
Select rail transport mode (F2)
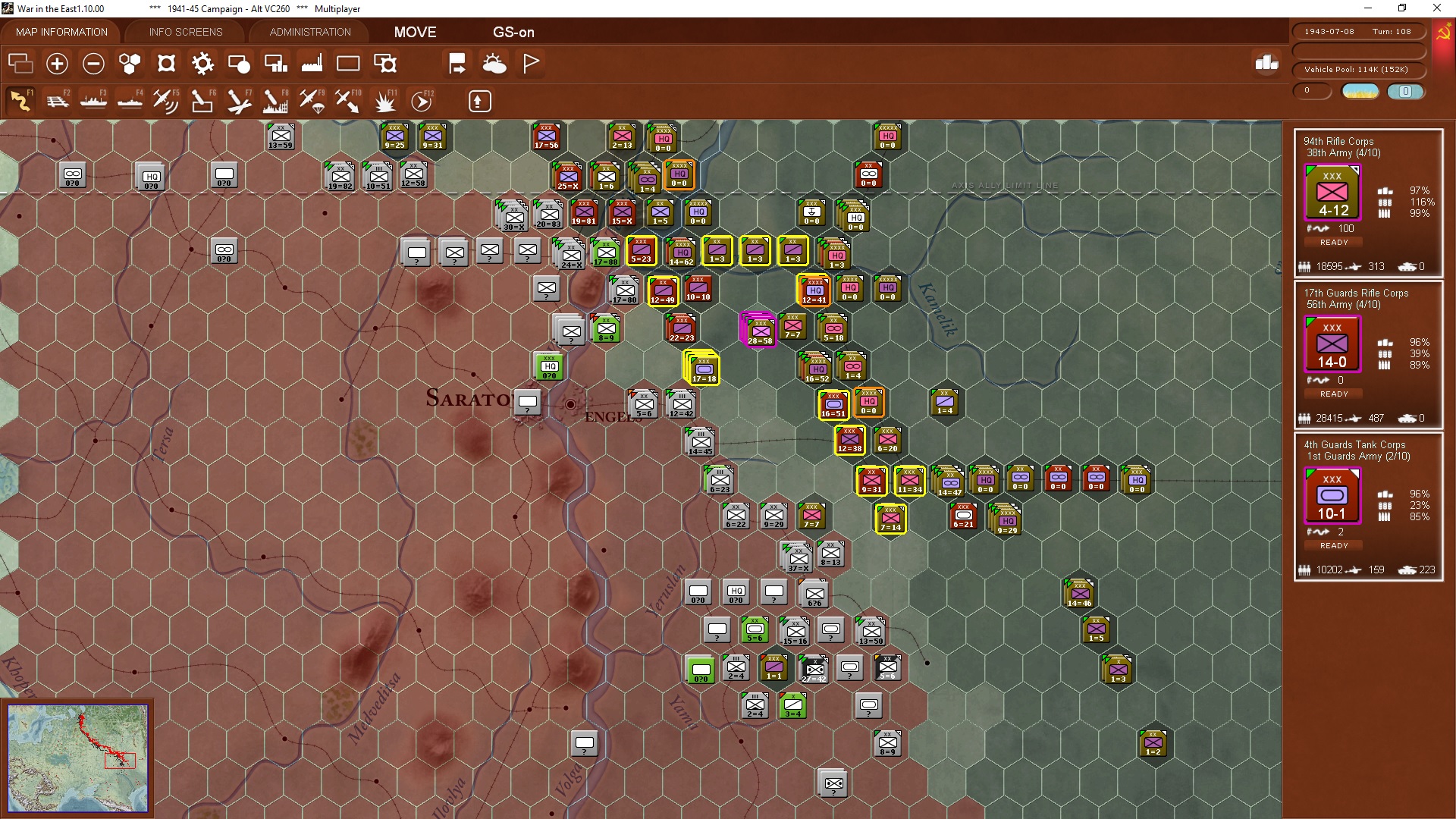(x=57, y=101)
